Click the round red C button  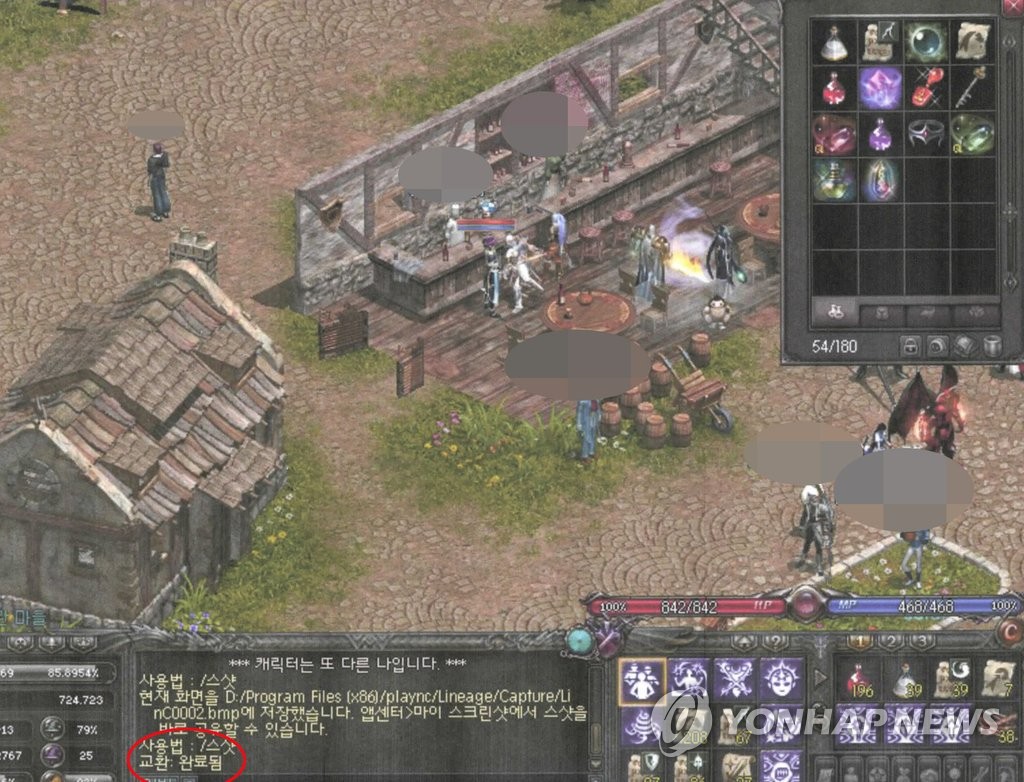point(1010,634)
